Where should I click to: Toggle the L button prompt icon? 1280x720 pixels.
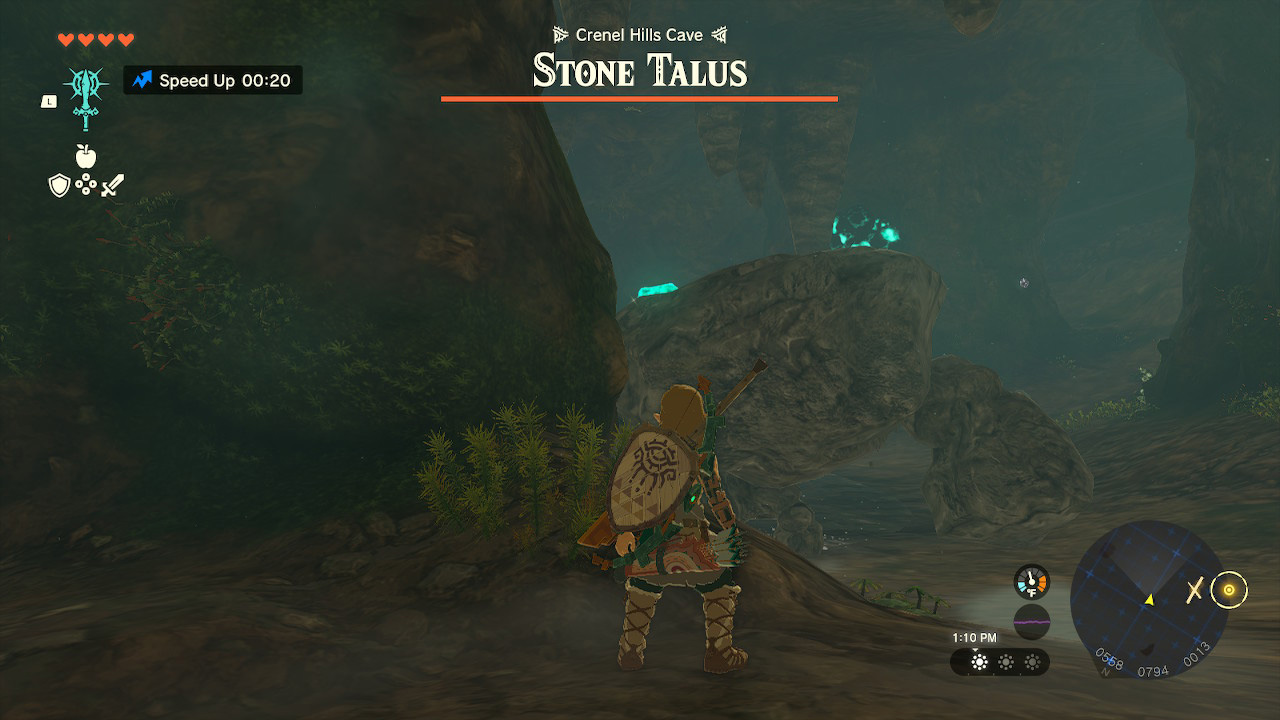pyautogui.click(x=47, y=100)
